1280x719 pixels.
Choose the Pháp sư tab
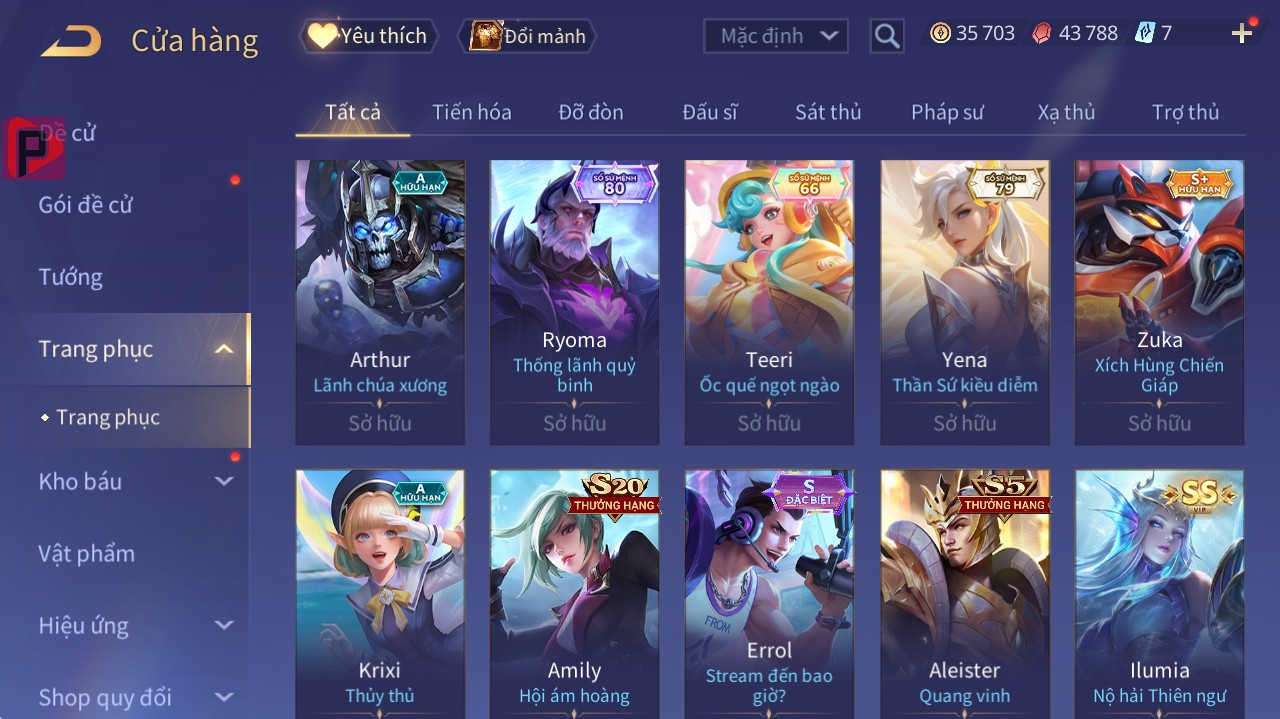947,112
